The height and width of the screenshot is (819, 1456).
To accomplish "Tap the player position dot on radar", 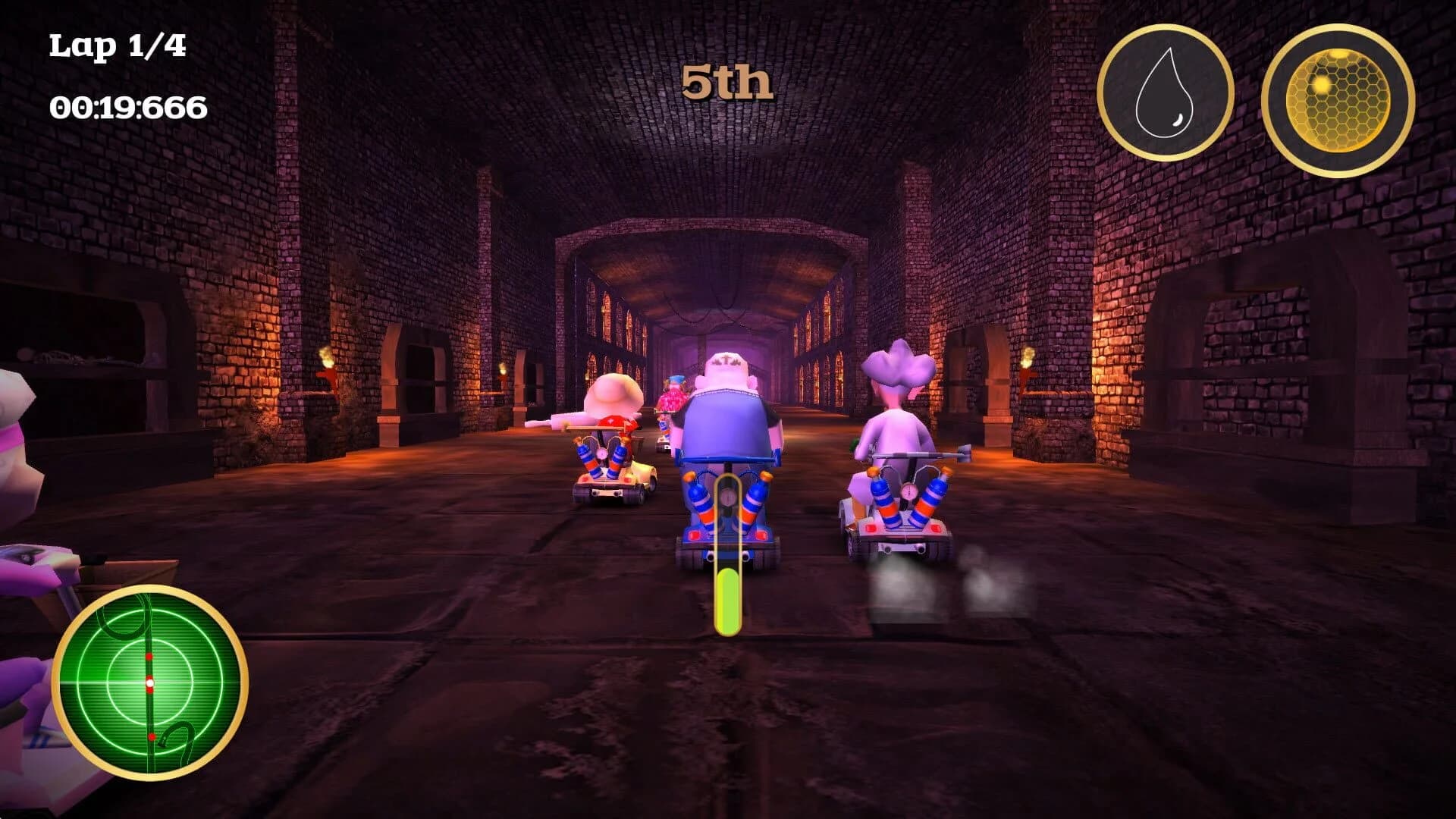I will point(150,682).
